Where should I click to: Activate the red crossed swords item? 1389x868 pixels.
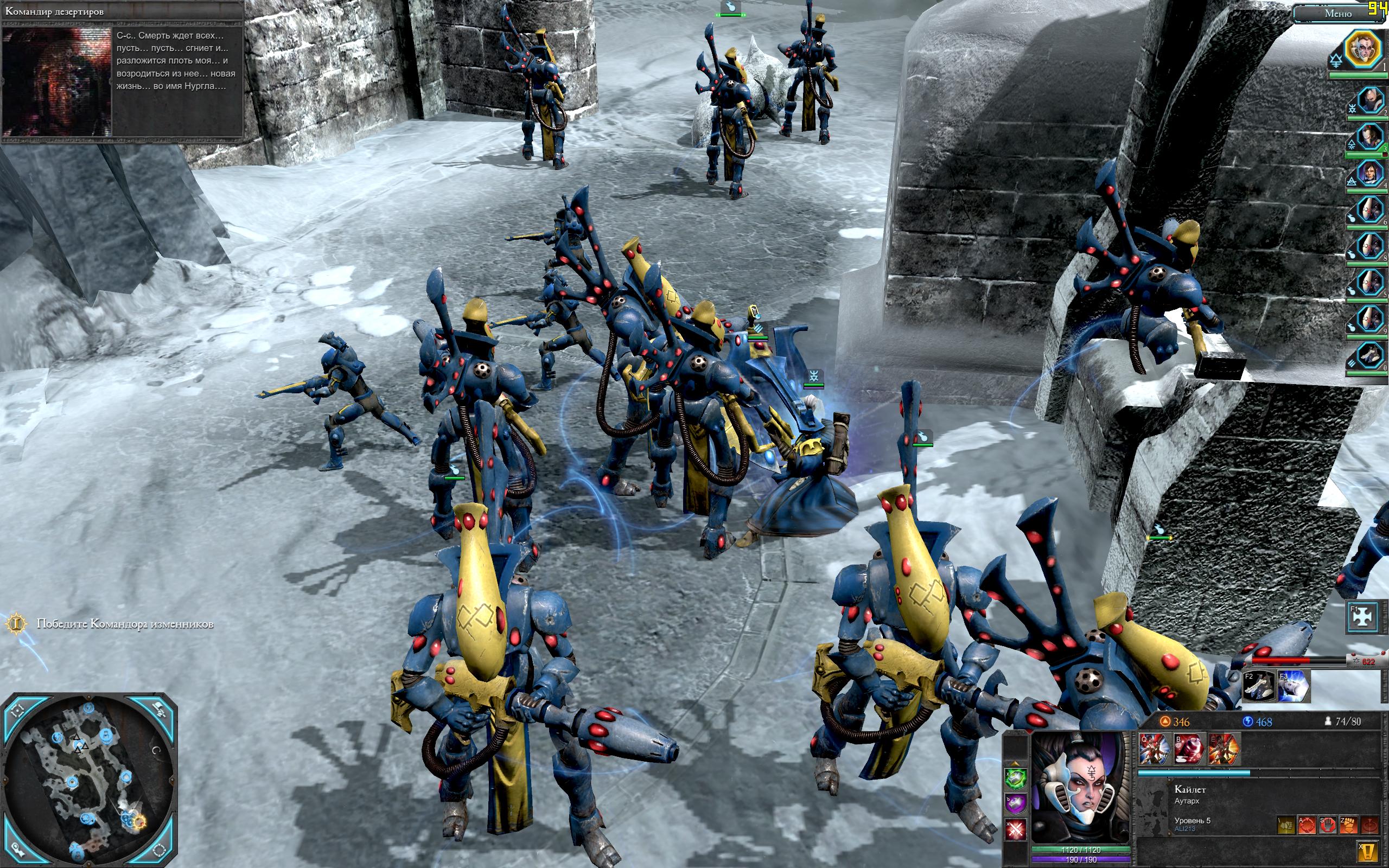[x=1015, y=828]
